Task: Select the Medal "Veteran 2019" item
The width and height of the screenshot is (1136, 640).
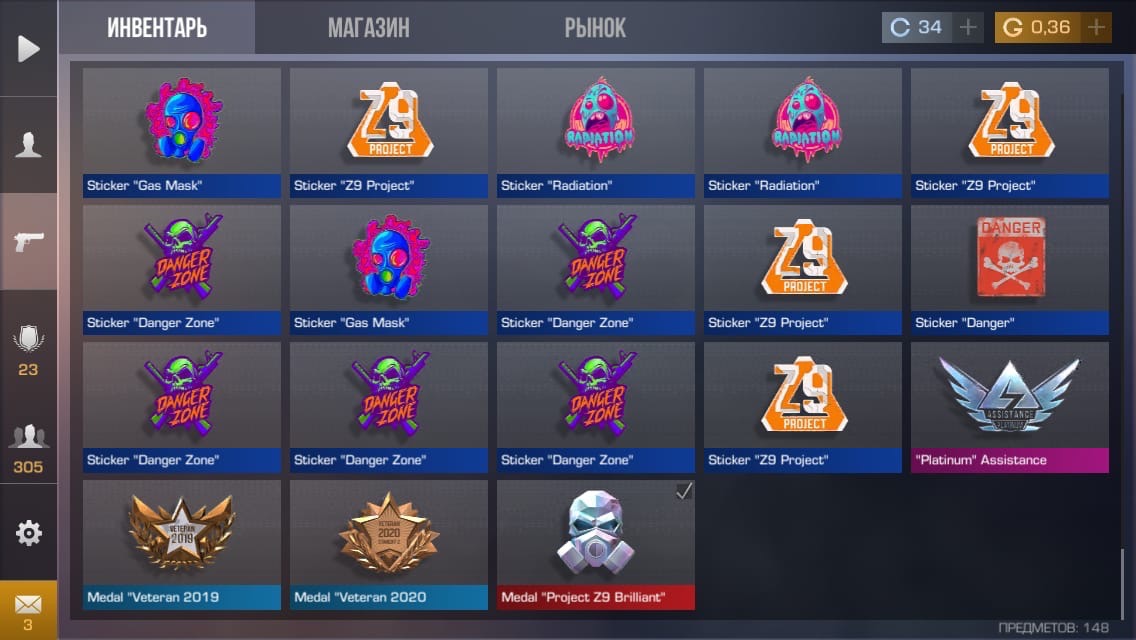Action: [181, 542]
